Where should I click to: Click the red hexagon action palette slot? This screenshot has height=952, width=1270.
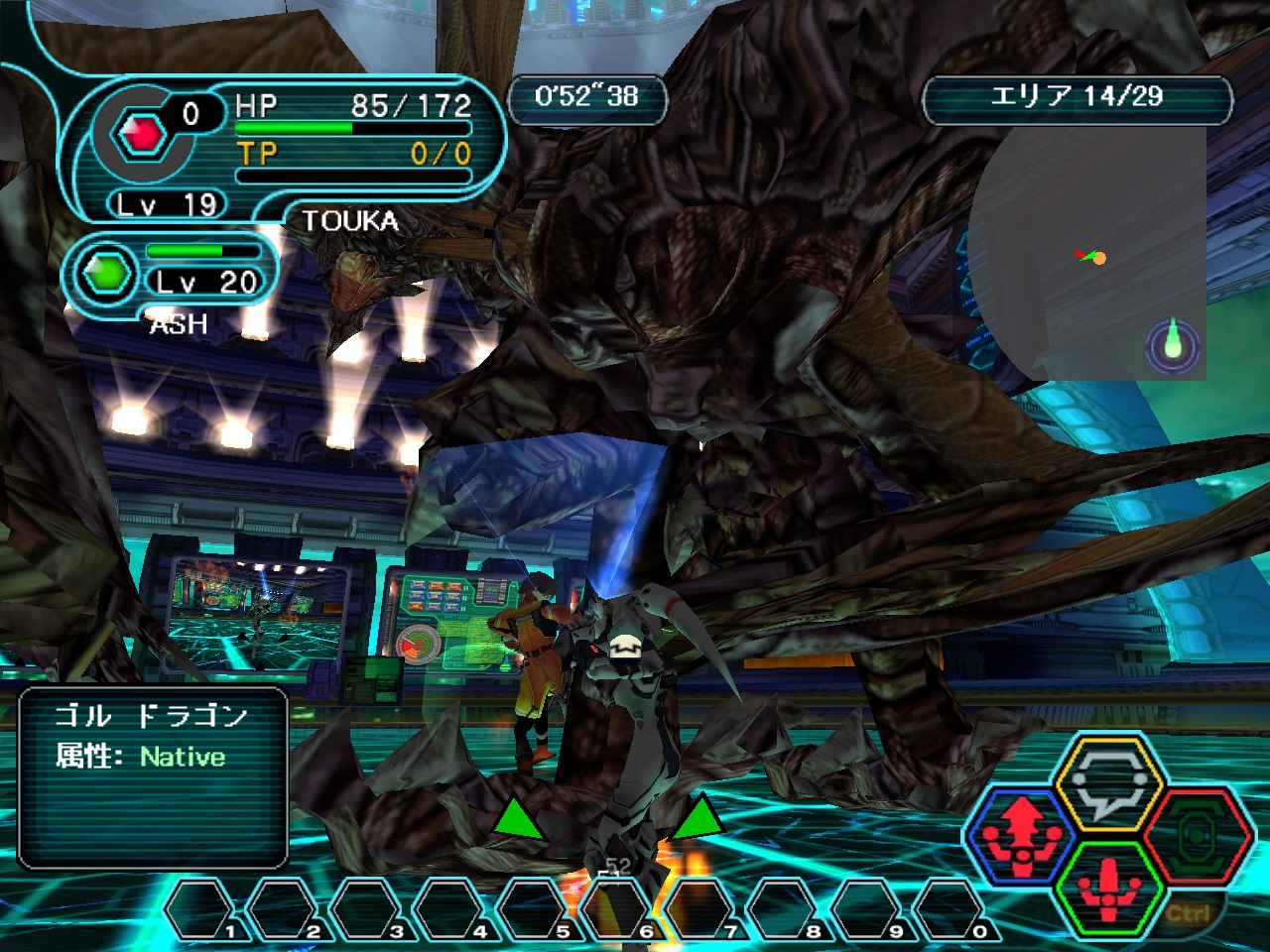pyautogui.click(x=1198, y=838)
